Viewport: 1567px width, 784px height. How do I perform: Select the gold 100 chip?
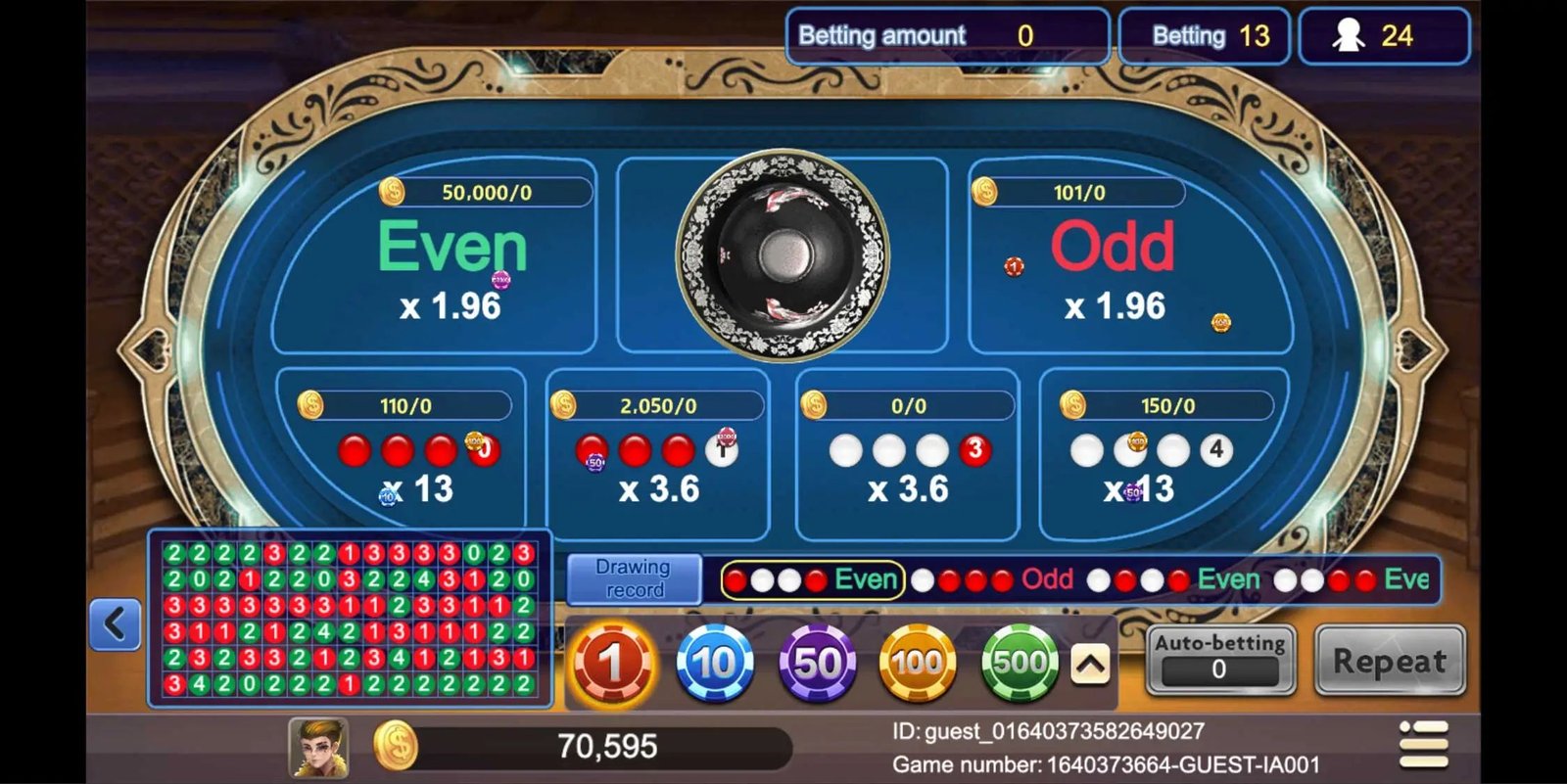tap(919, 664)
